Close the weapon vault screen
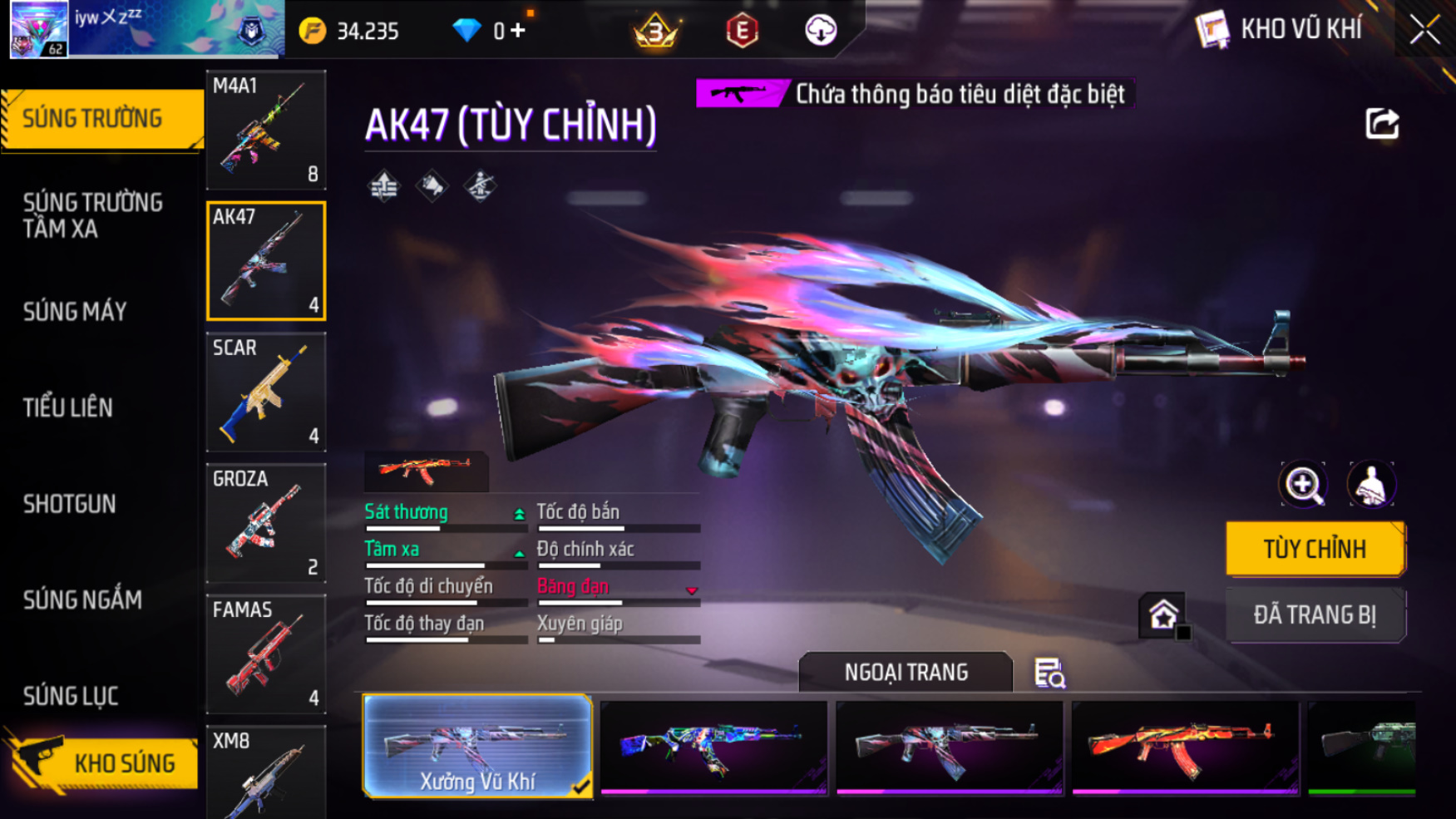Viewport: 1456px width, 819px height. tap(1424, 31)
